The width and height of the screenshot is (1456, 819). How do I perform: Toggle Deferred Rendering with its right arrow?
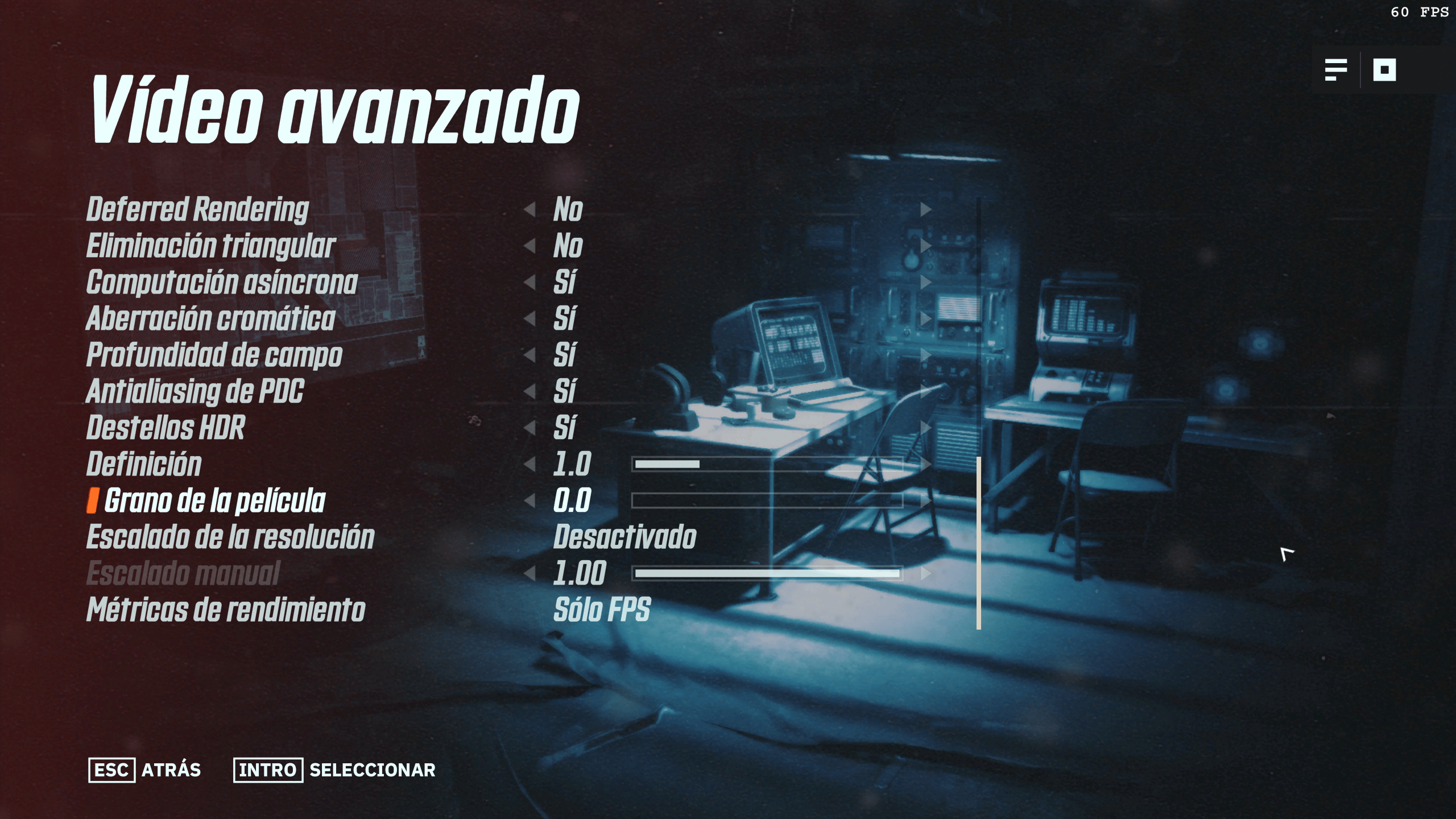pyautogui.click(x=926, y=209)
